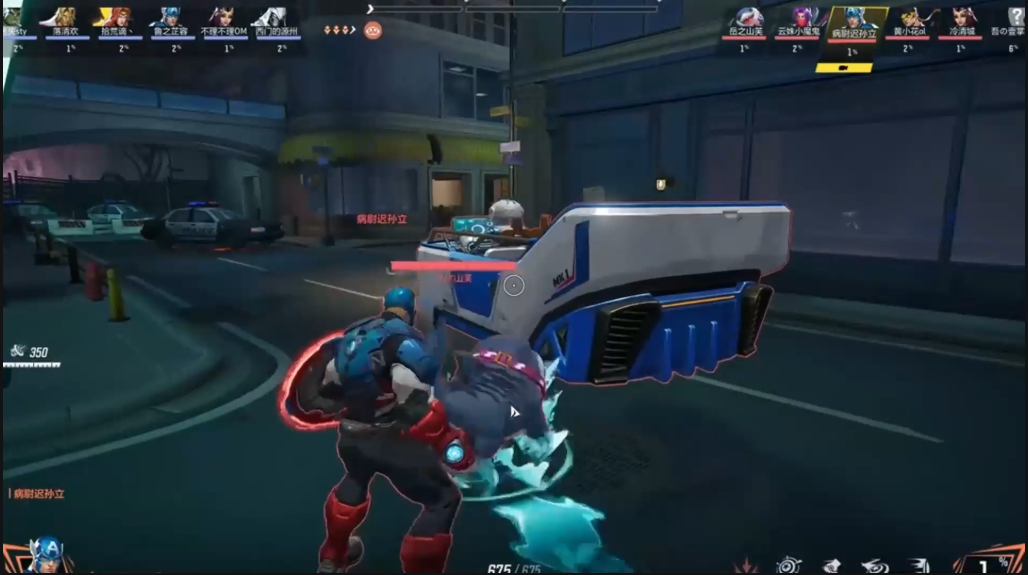
Task: Select the highlighted 病尉迟孙立 player portrait
Action: point(853,18)
